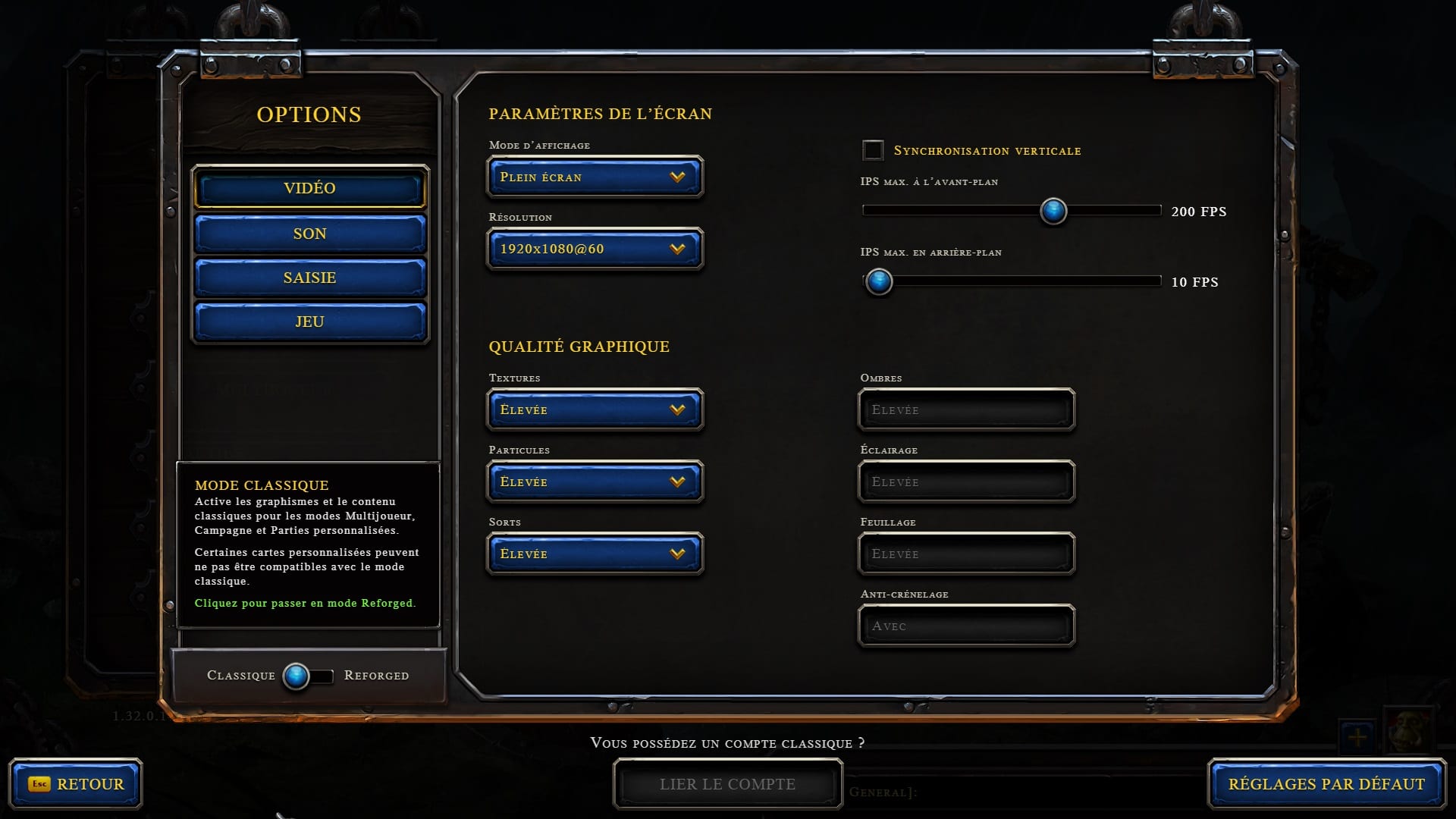Viewport: 1456px width, 819px height.
Task: Click the foreground max FPS slider
Action: coord(1053,211)
